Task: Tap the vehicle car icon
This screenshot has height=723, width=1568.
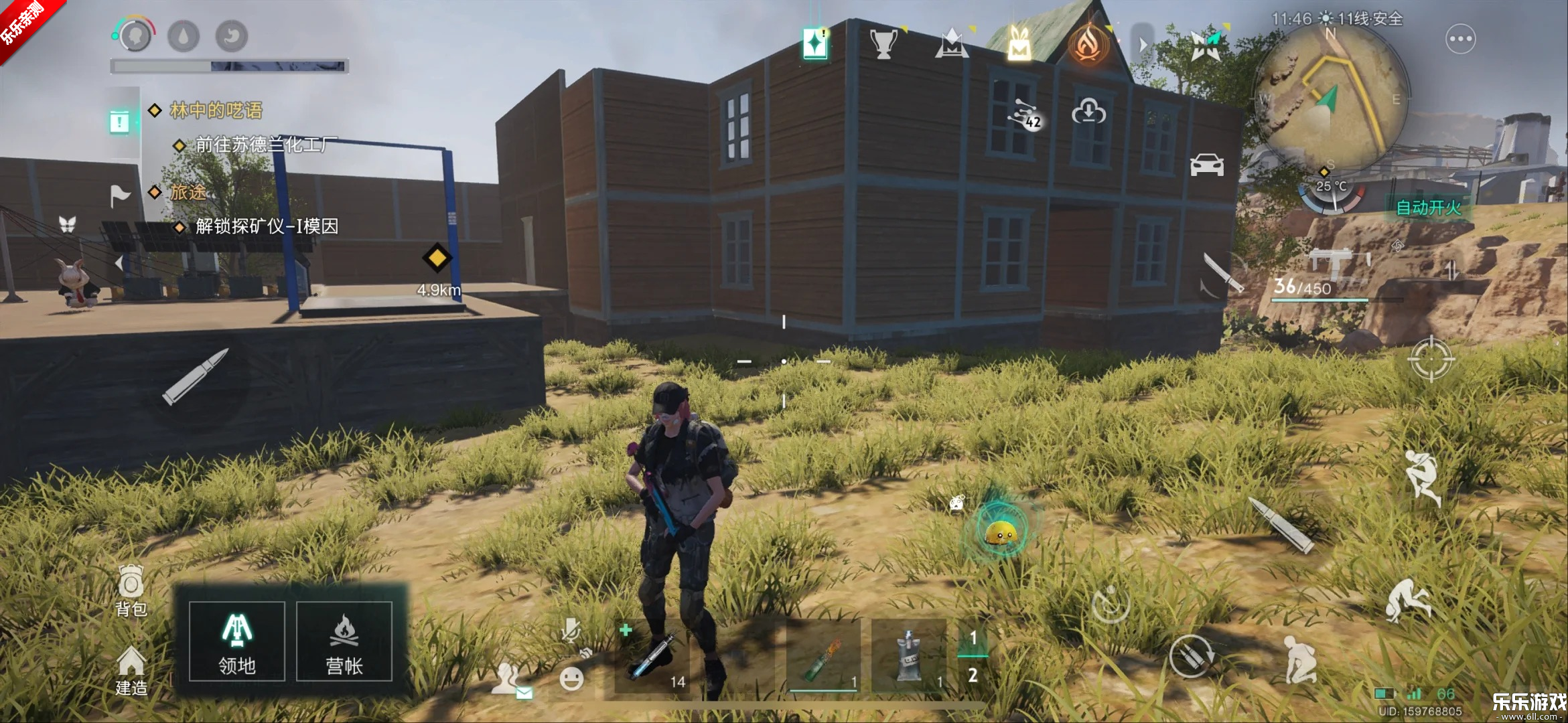Action: tap(1206, 165)
